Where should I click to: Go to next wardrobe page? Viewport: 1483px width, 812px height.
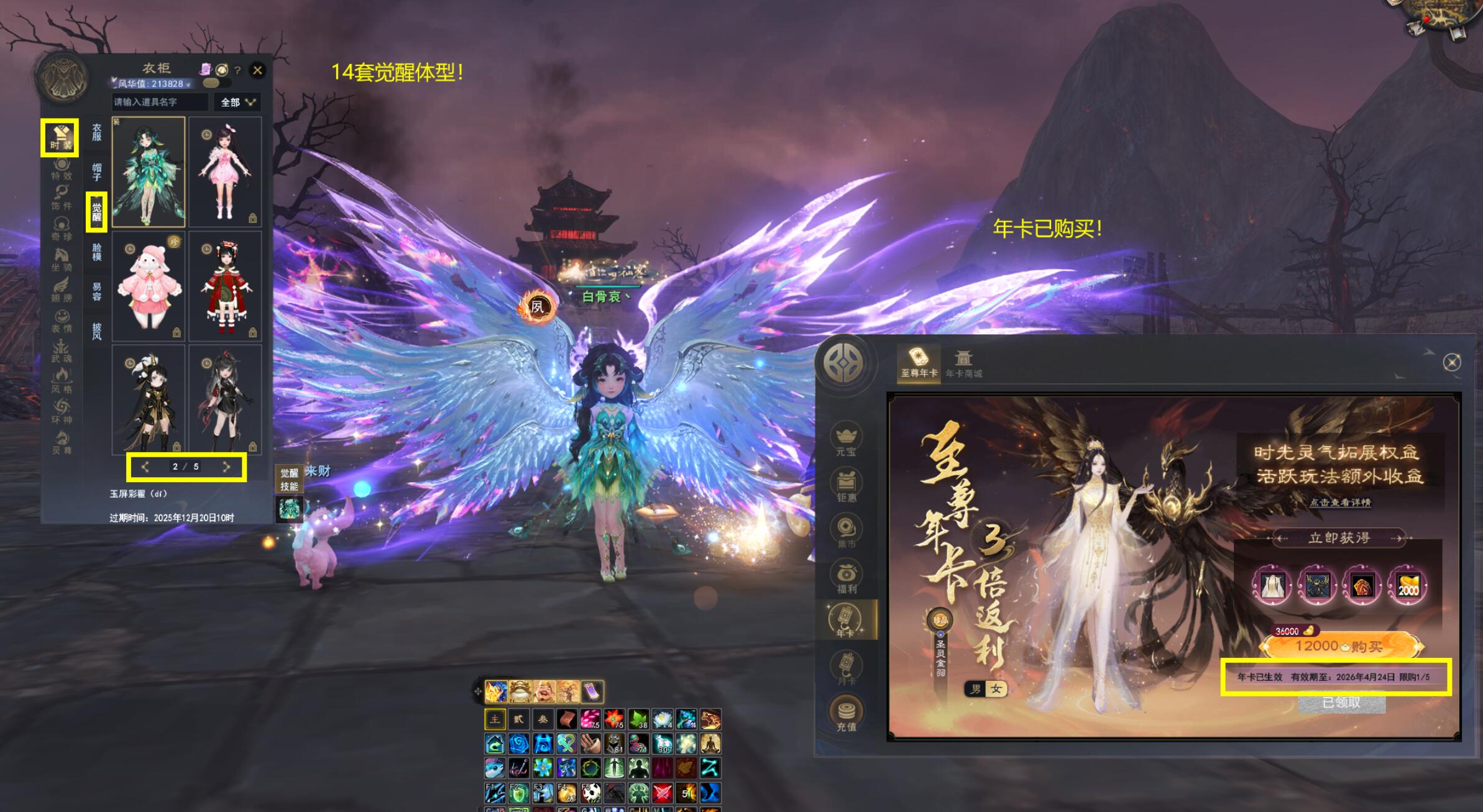pos(226,467)
